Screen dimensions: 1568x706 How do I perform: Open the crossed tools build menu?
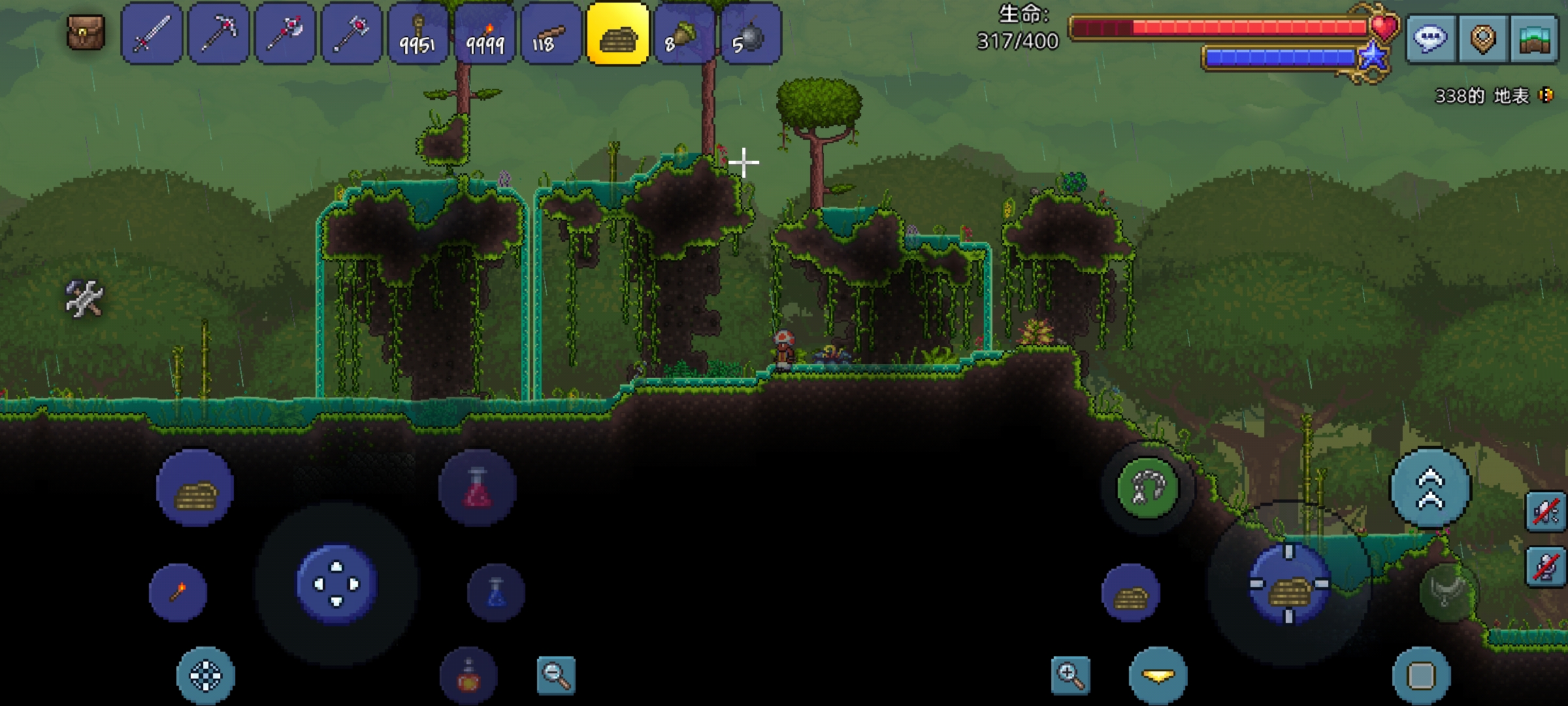84,299
